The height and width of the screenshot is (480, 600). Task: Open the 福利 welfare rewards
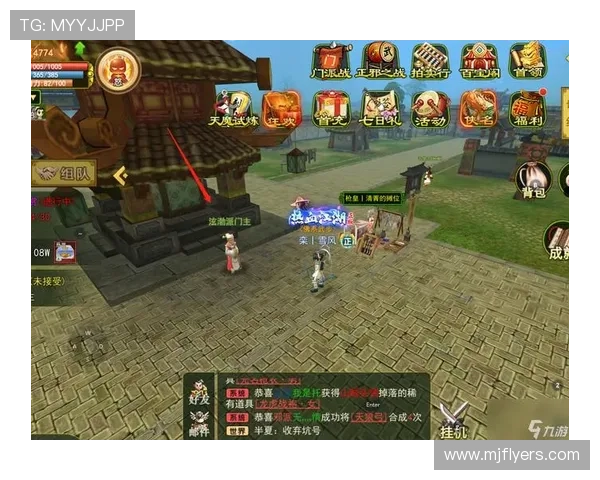(526, 108)
